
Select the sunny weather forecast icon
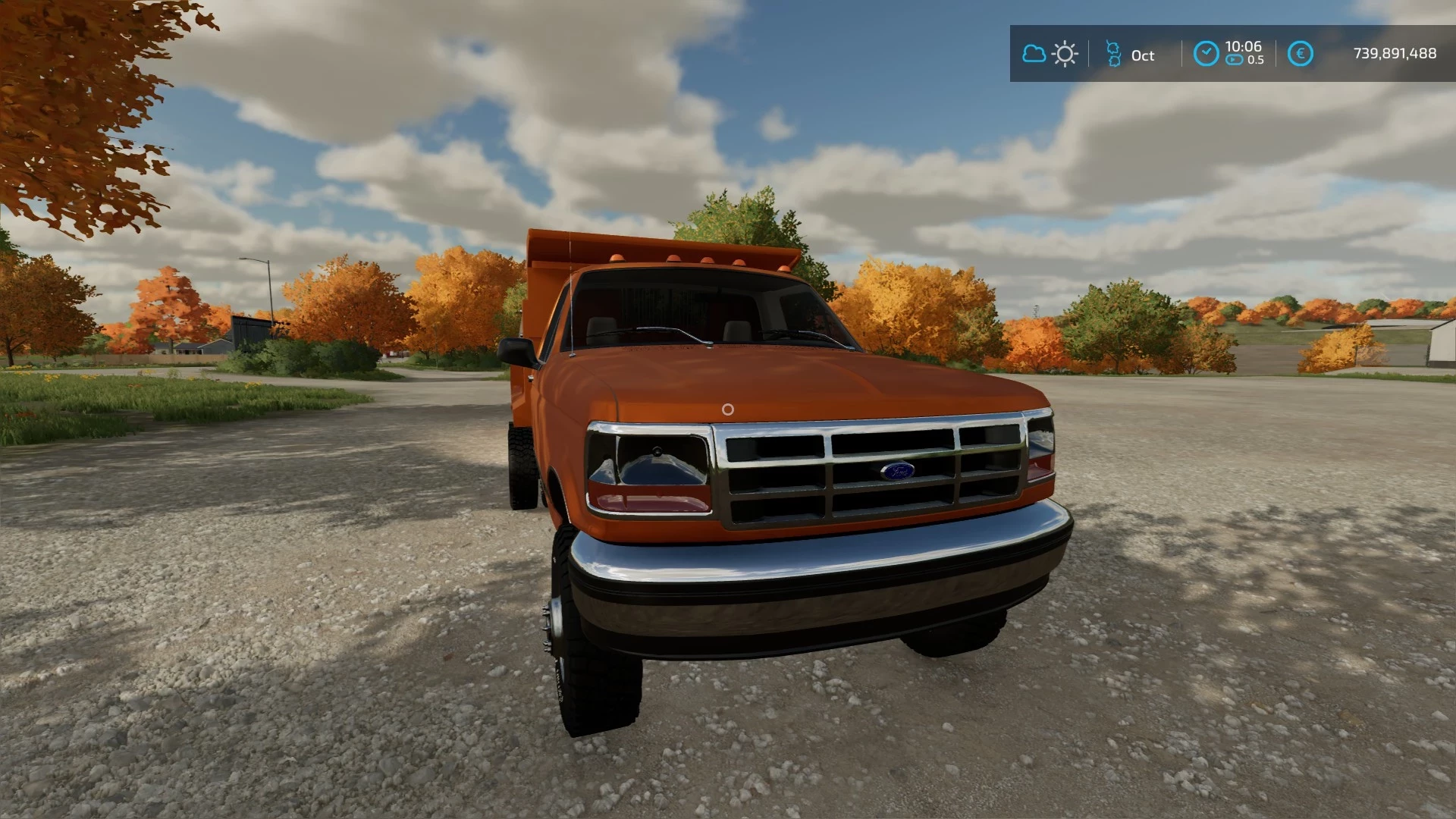[x=1064, y=53]
